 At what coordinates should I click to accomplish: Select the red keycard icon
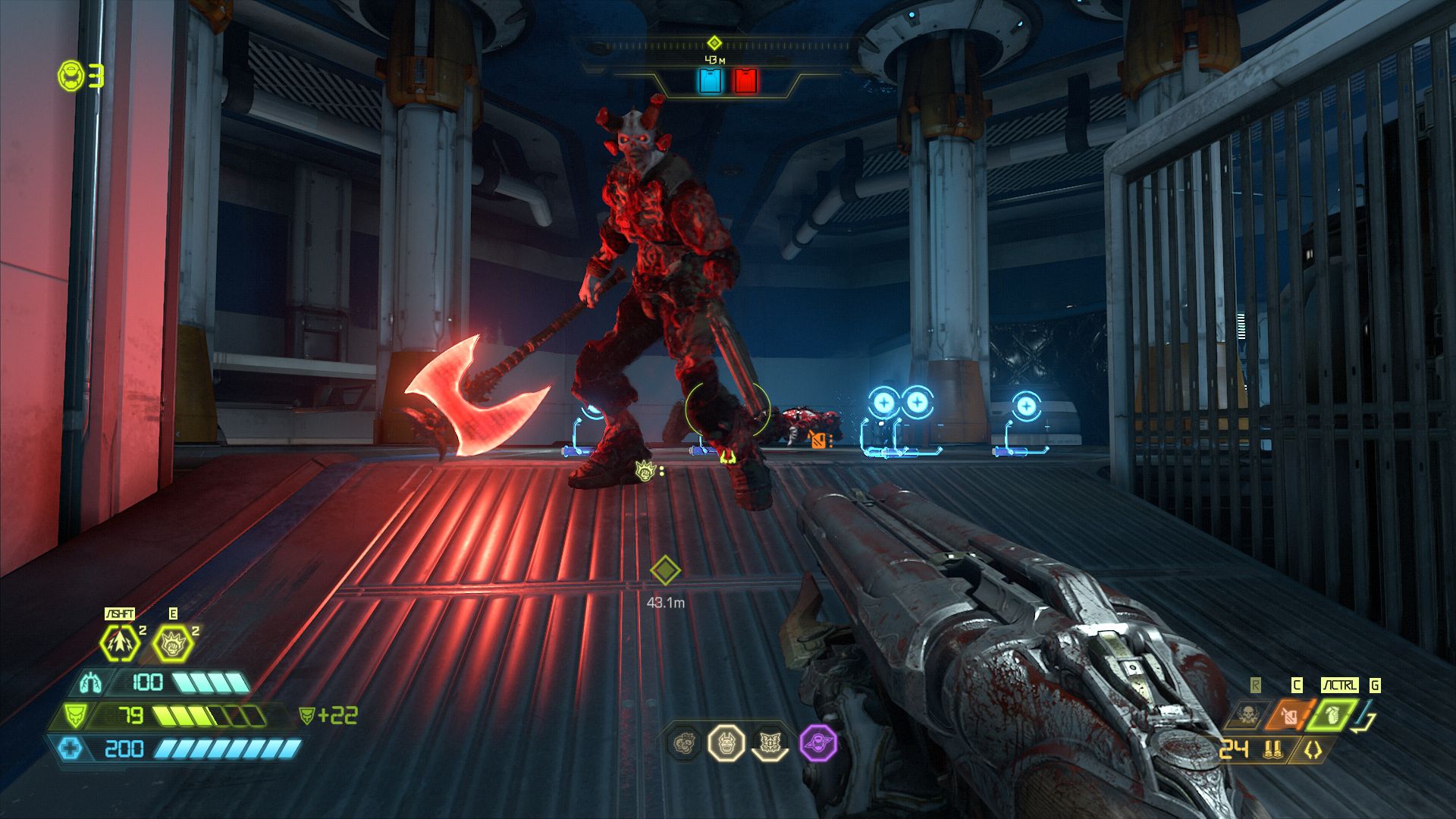click(x=745, y=80)
